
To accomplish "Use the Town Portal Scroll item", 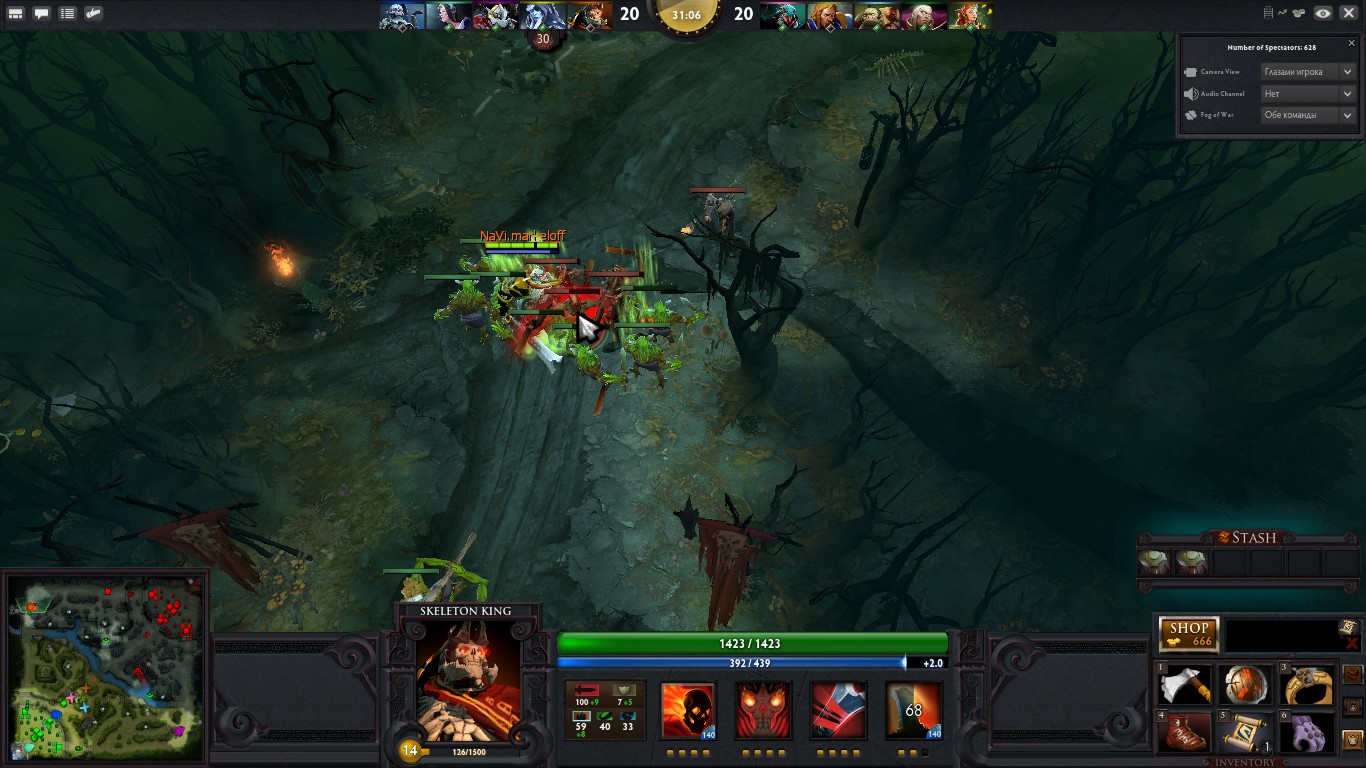I will 1245,732.
